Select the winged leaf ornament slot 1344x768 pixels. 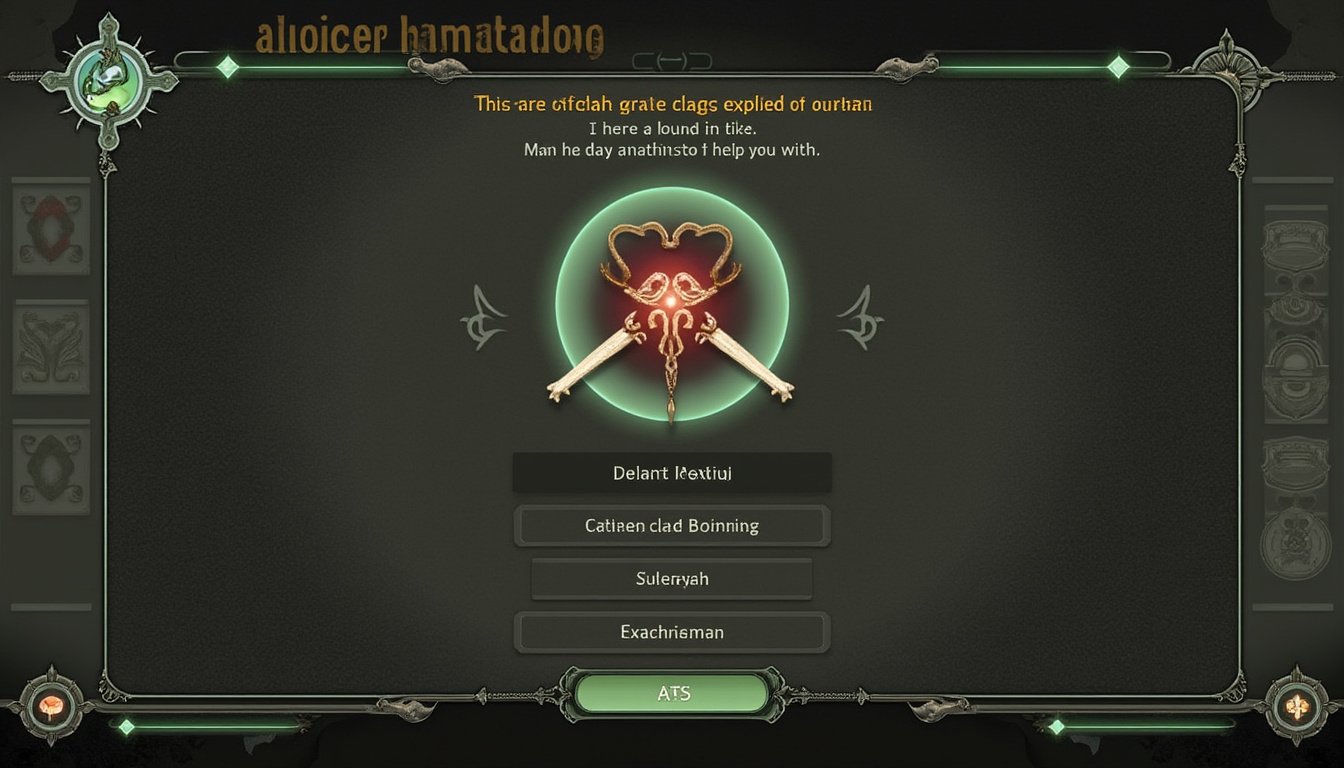[51, 347]
